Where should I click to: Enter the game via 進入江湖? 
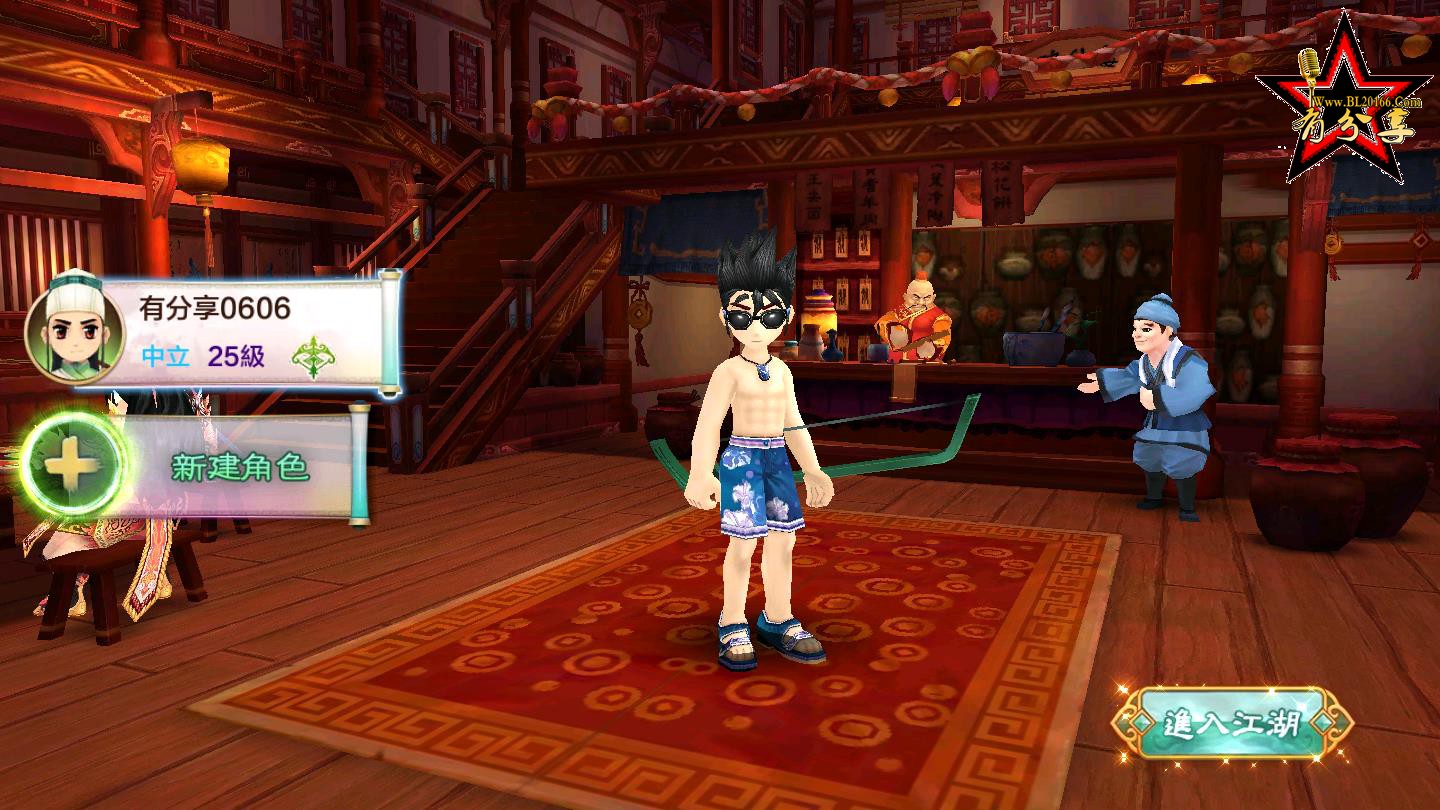pyautogui.click(x=1234, y=722)
